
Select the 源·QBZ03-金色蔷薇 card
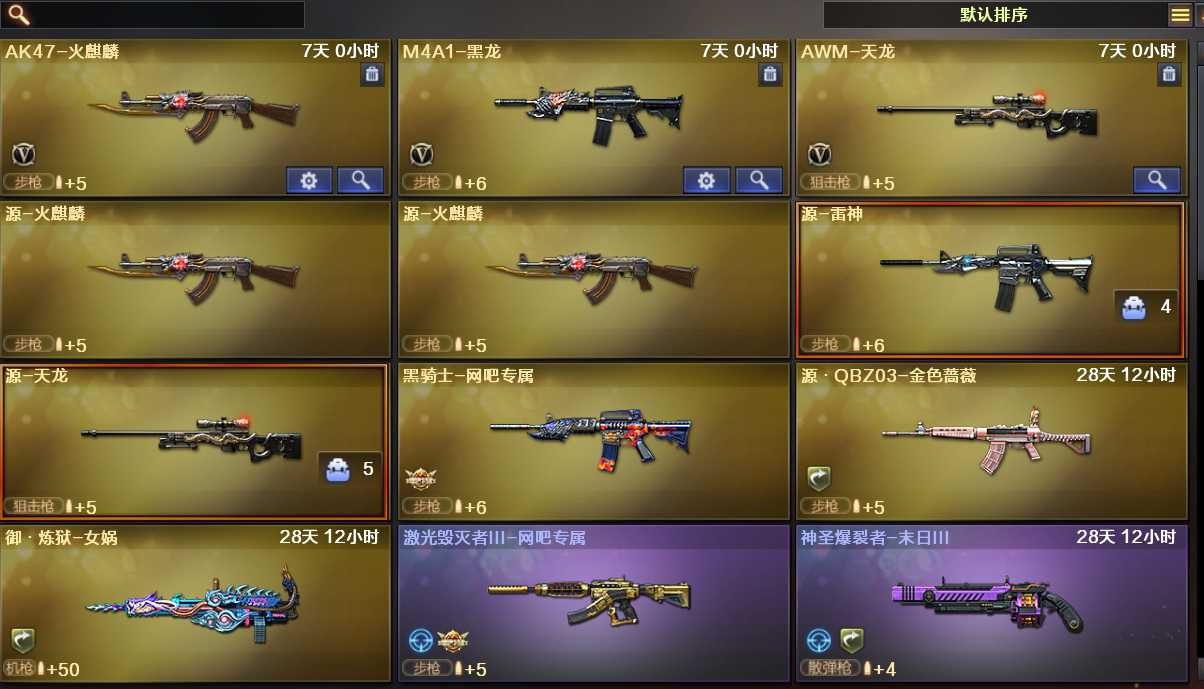989,440
